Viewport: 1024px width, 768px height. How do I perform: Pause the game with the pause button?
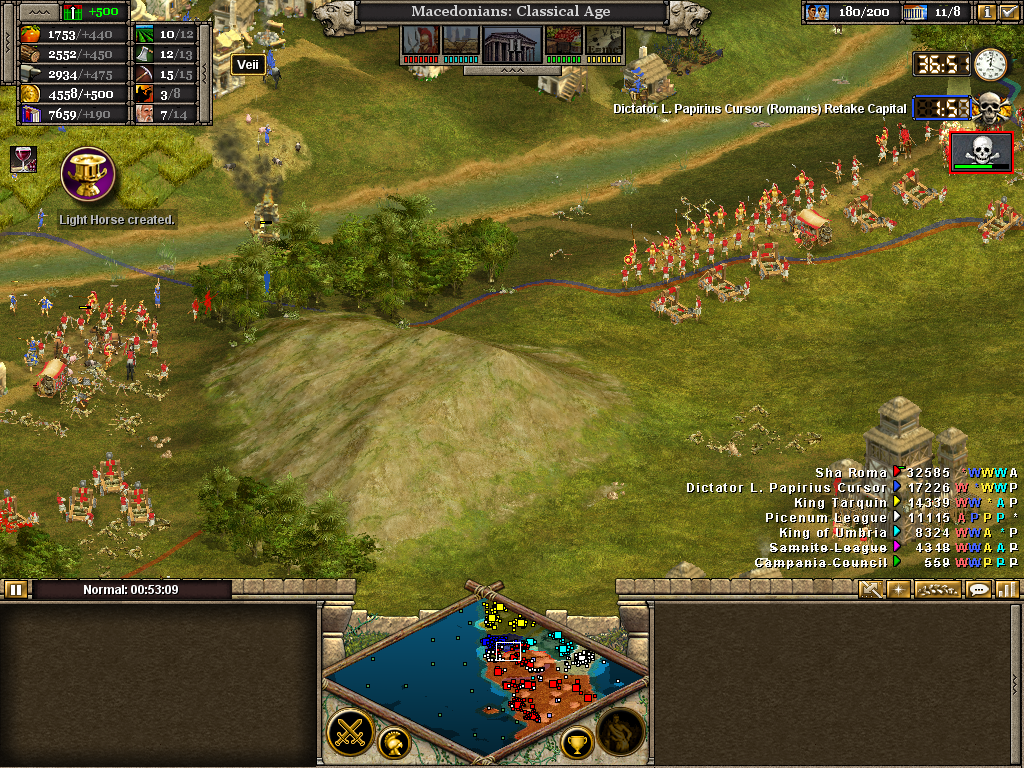pos(15,589)
